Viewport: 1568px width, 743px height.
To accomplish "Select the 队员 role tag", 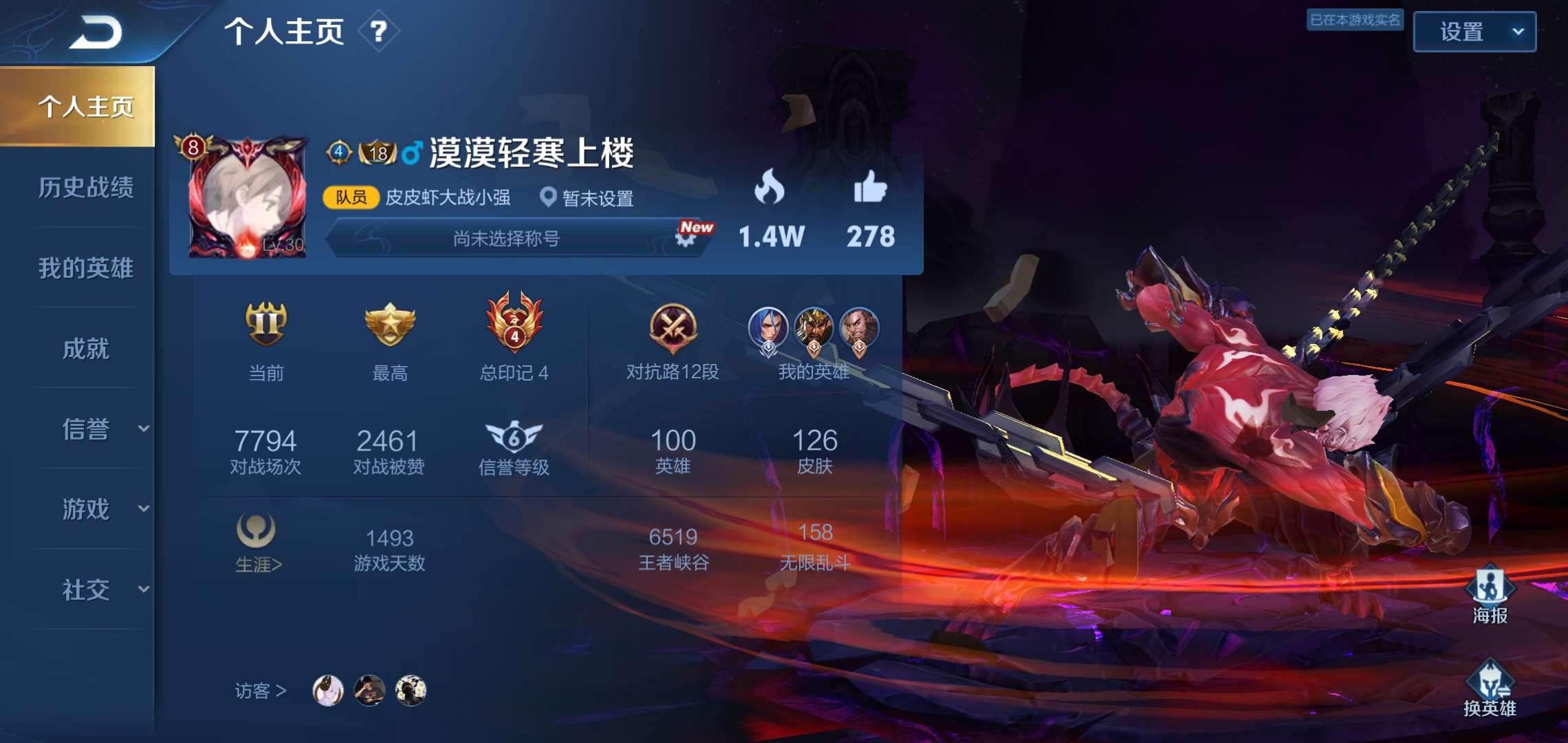I will click(x=351, y=198).
